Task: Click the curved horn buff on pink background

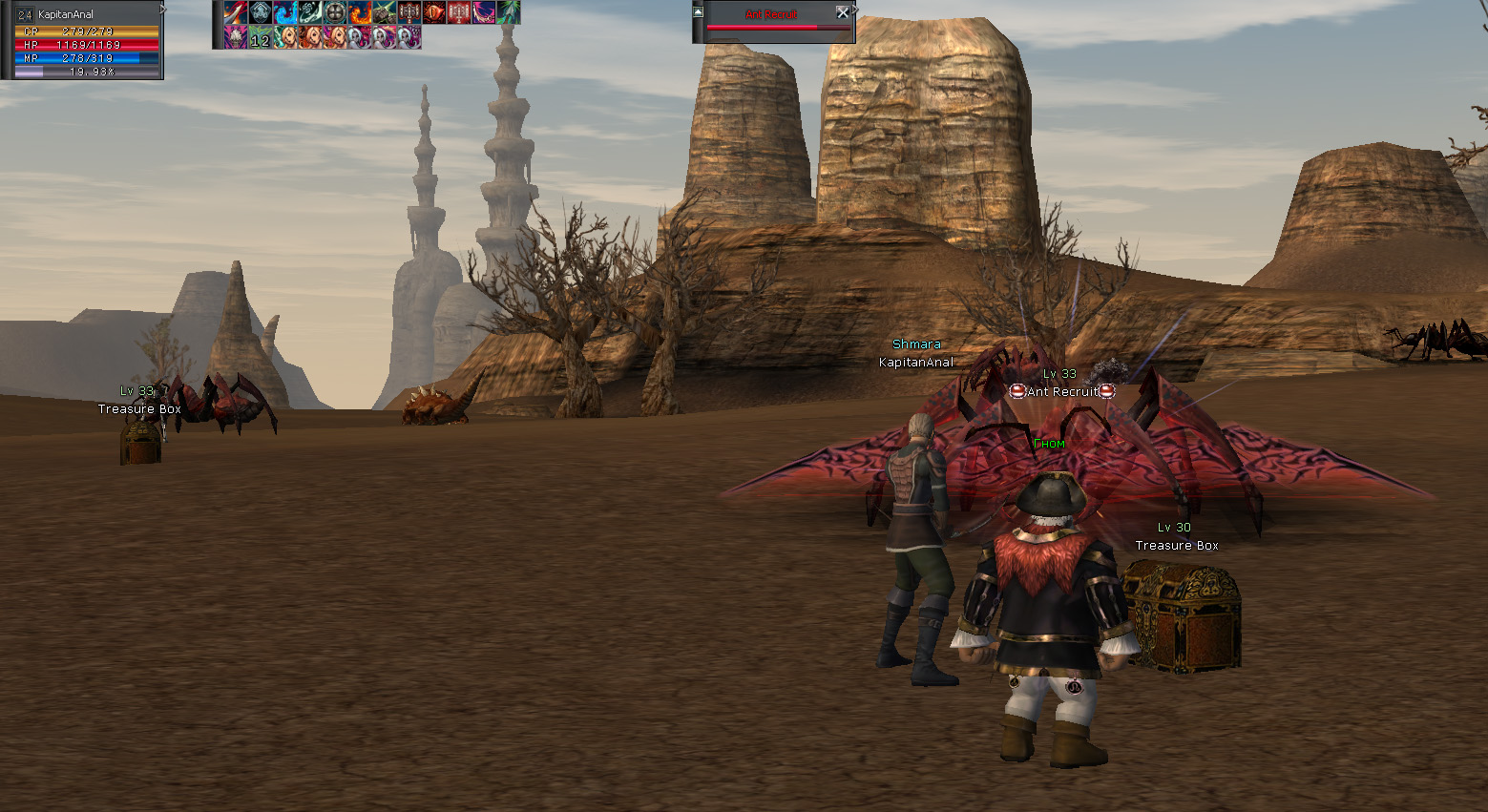Action: 484,12
